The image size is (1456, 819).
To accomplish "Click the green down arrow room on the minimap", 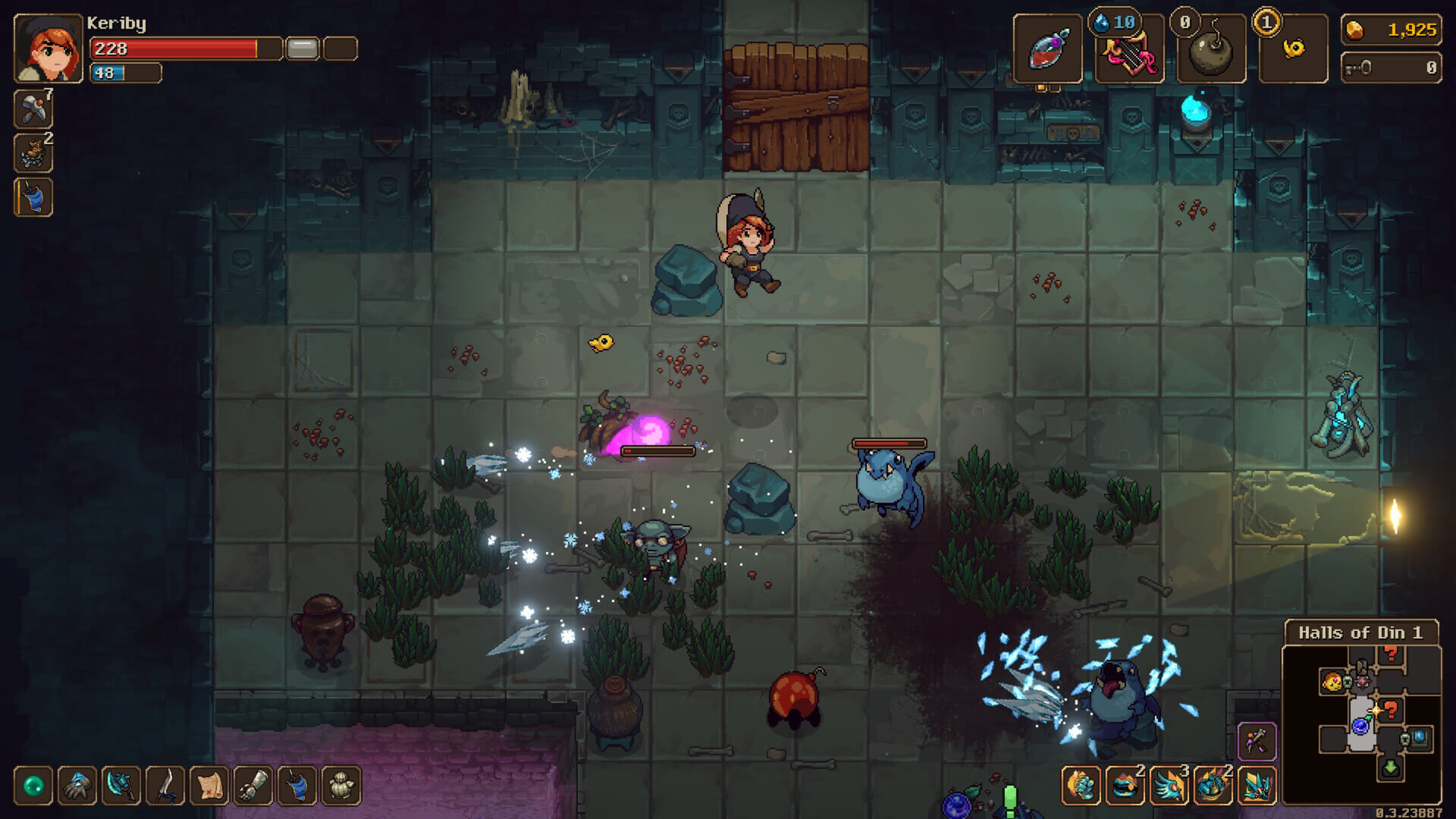I will tap(1389, 768).
